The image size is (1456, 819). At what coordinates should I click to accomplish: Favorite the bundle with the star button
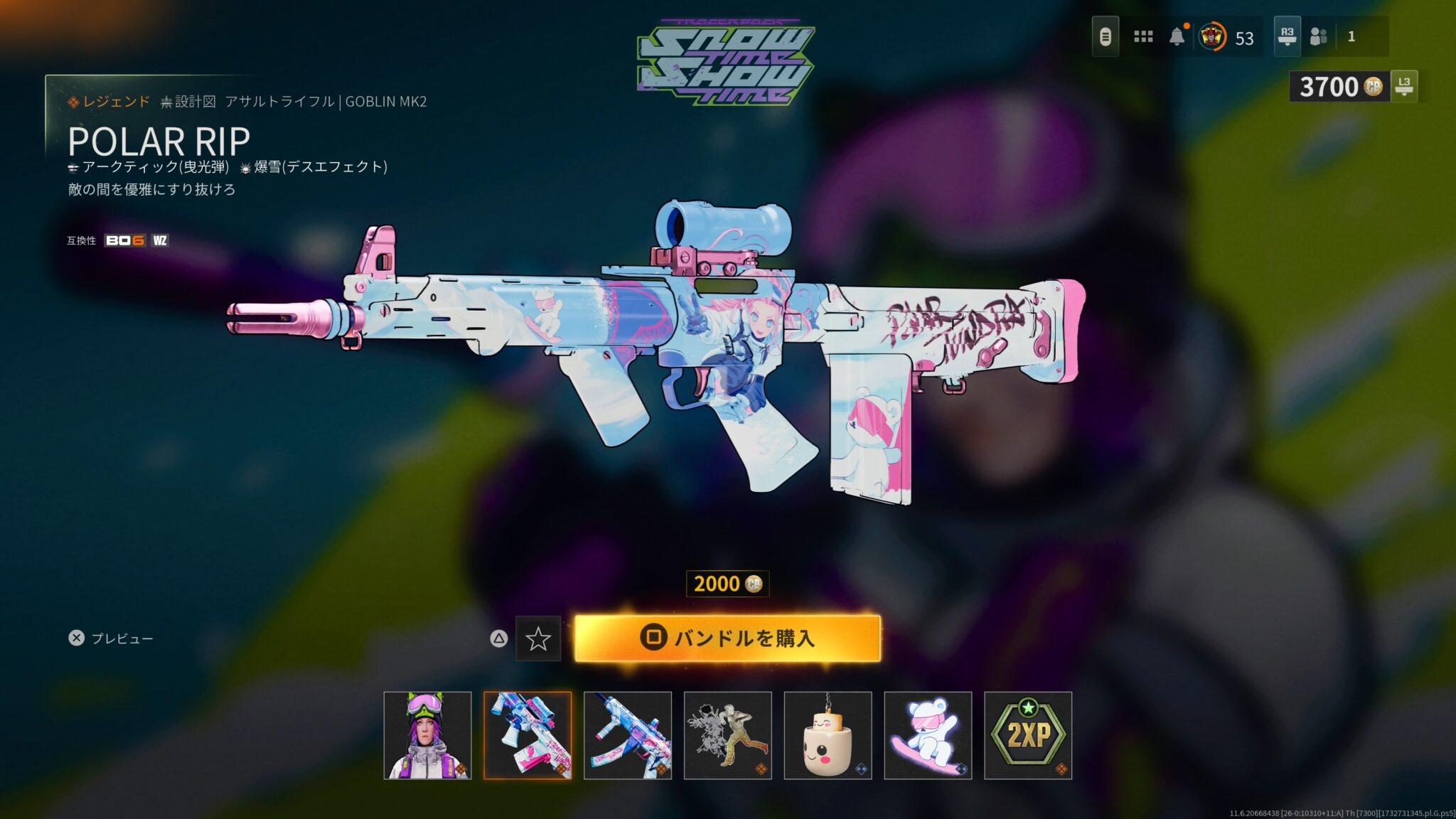click(x=537, y=638)
